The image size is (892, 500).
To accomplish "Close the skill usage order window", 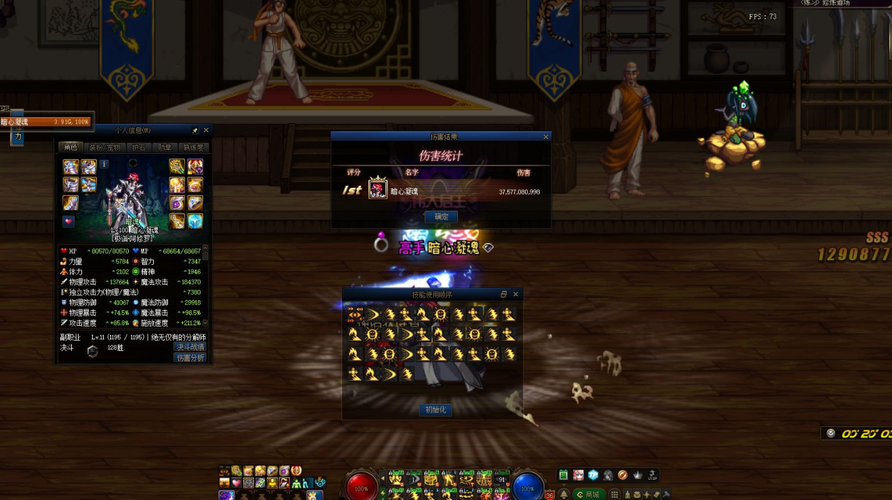I will (516, 295).
